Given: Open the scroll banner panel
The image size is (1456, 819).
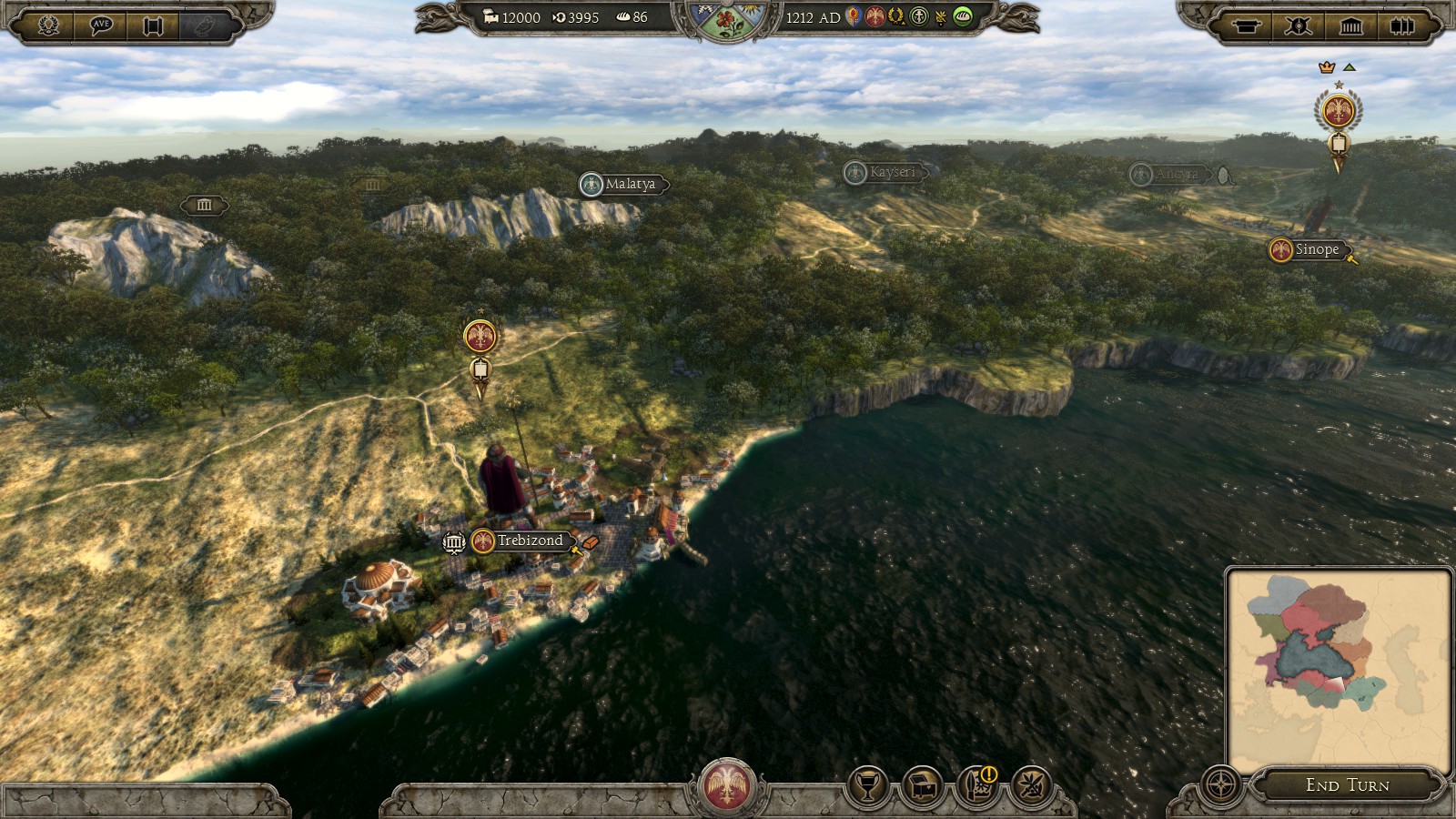Looking at the screenshot, I should point(153,25).
